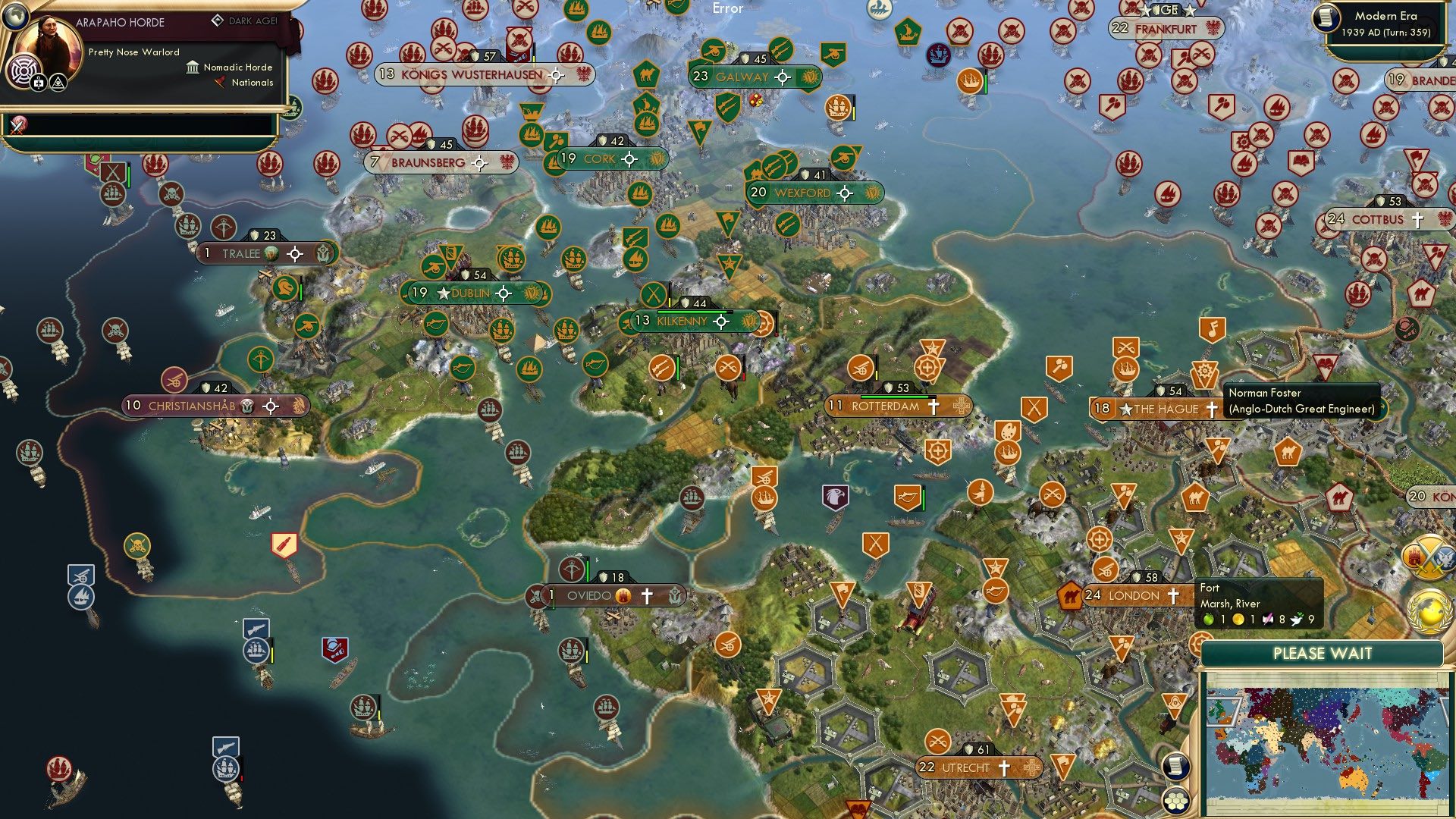Click the Christianshåb city banner

point(192,406)
